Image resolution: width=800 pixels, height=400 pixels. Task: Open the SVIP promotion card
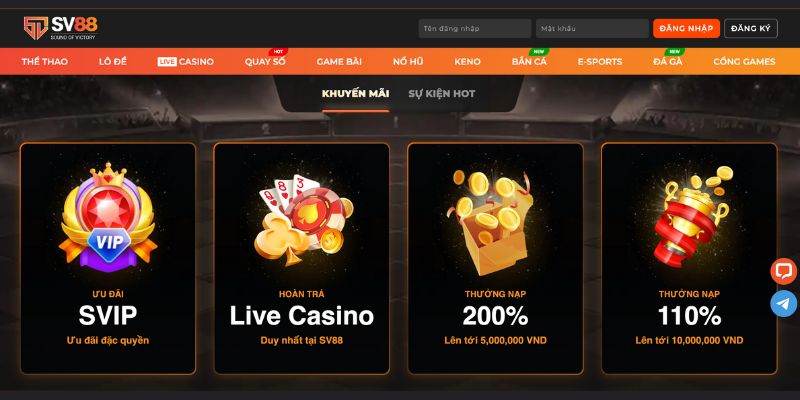tap(107, 258)
